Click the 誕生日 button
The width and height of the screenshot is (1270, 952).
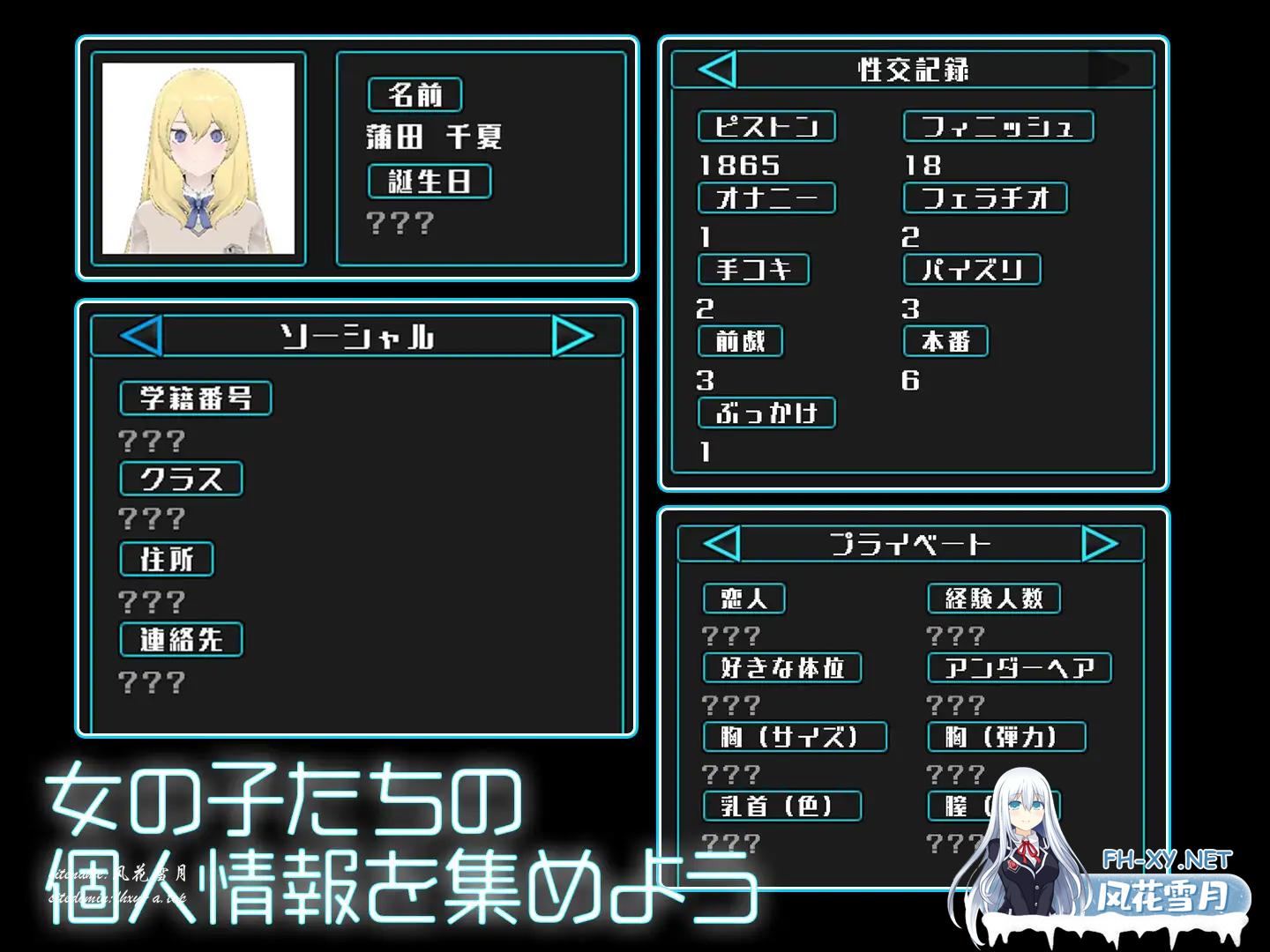click(x=430, y=182)
